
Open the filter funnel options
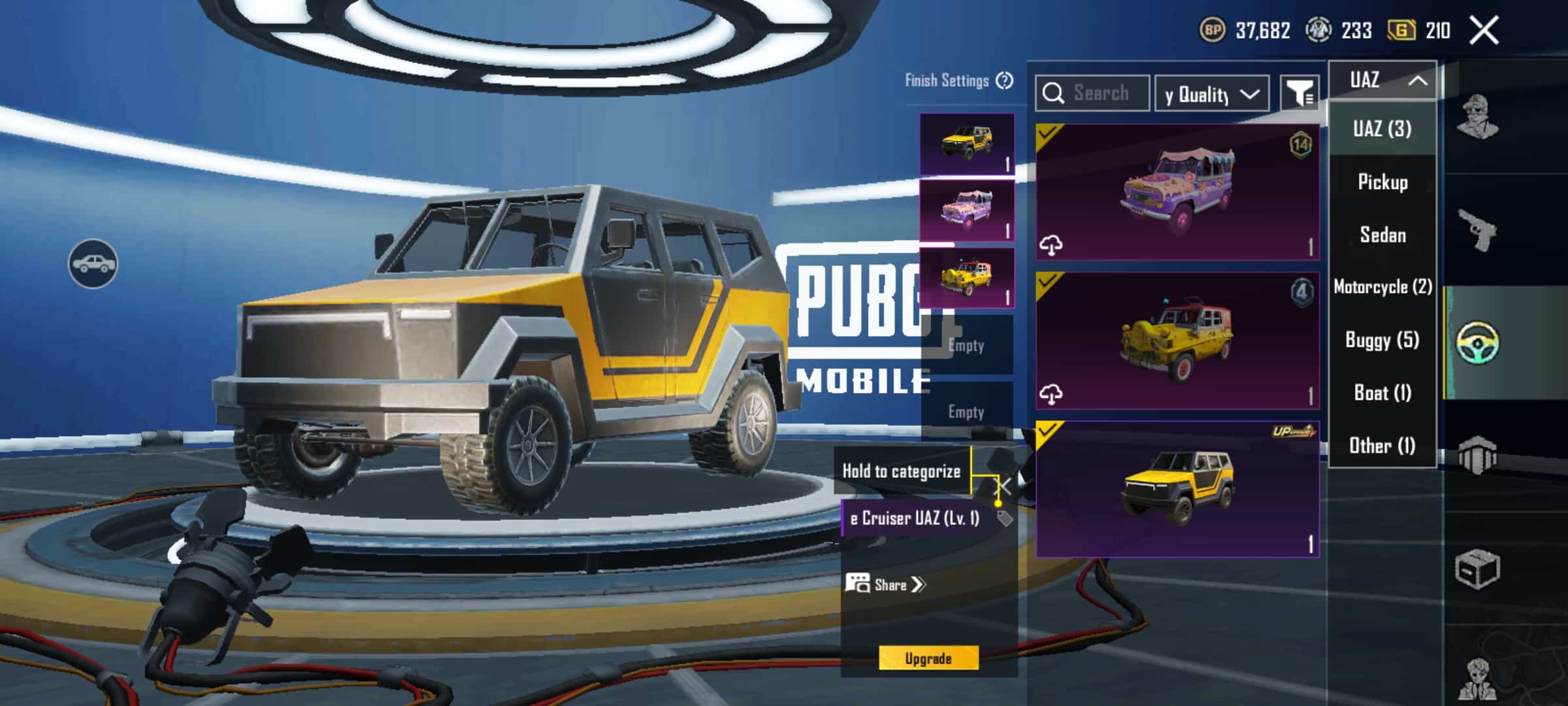(1299, 94)
